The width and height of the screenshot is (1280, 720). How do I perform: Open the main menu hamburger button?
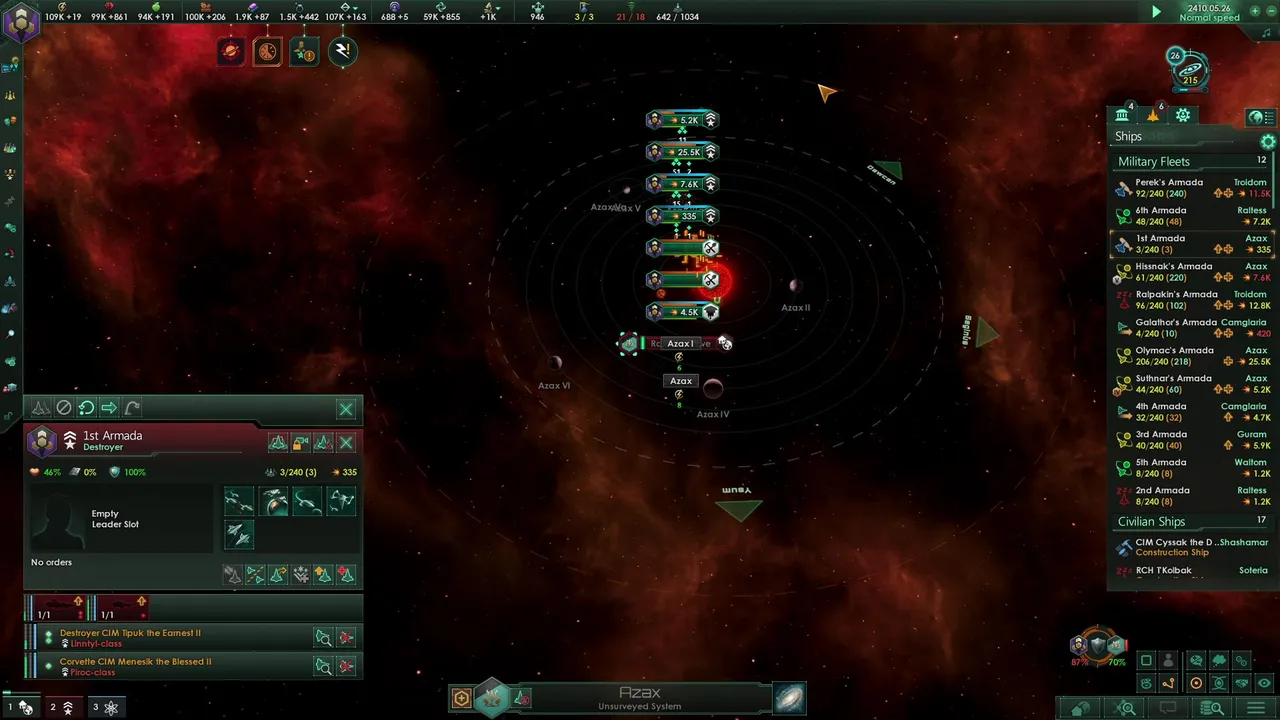coord(1254,709)
